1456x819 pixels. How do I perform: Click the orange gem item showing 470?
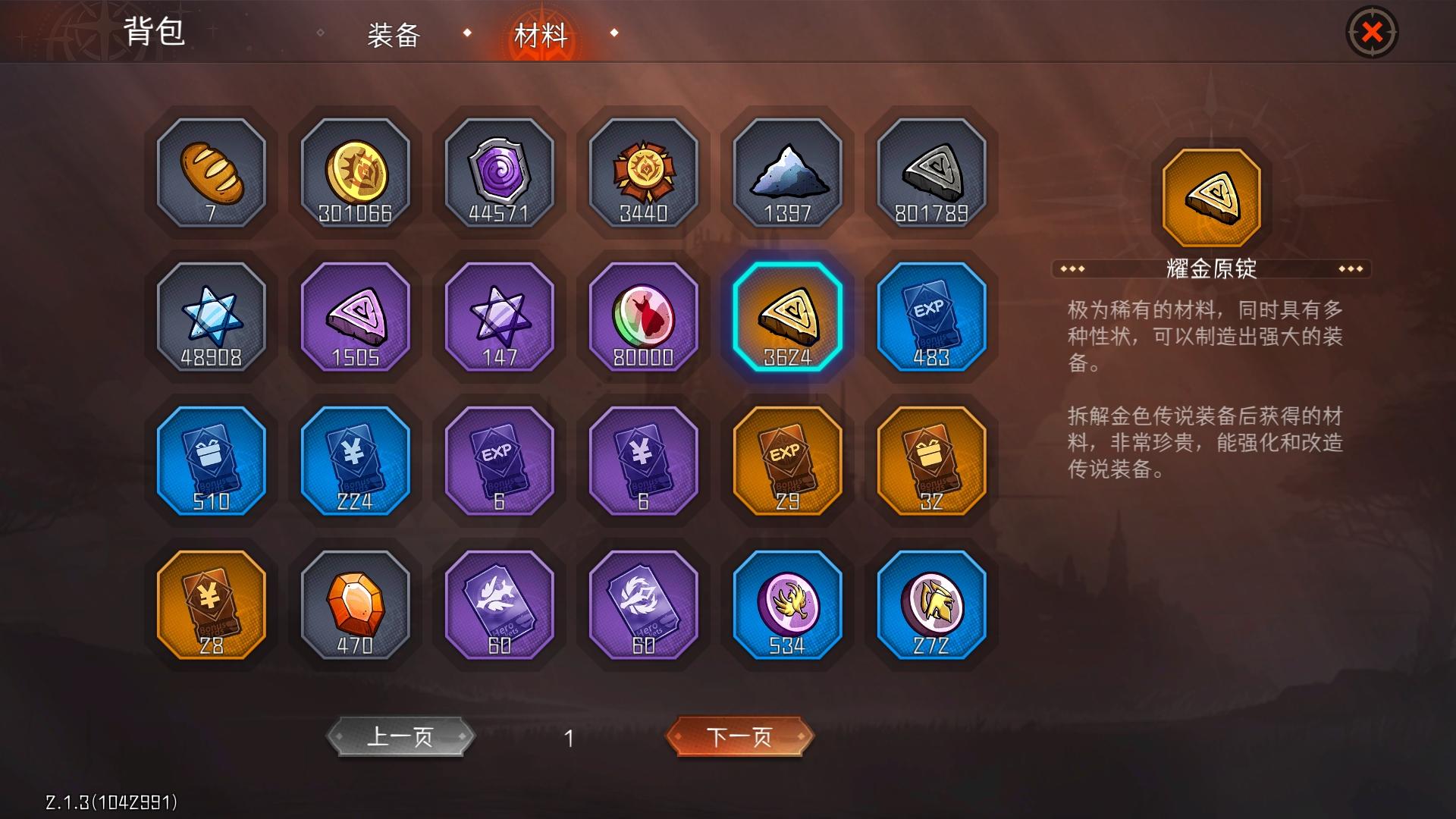pos(356,605)
